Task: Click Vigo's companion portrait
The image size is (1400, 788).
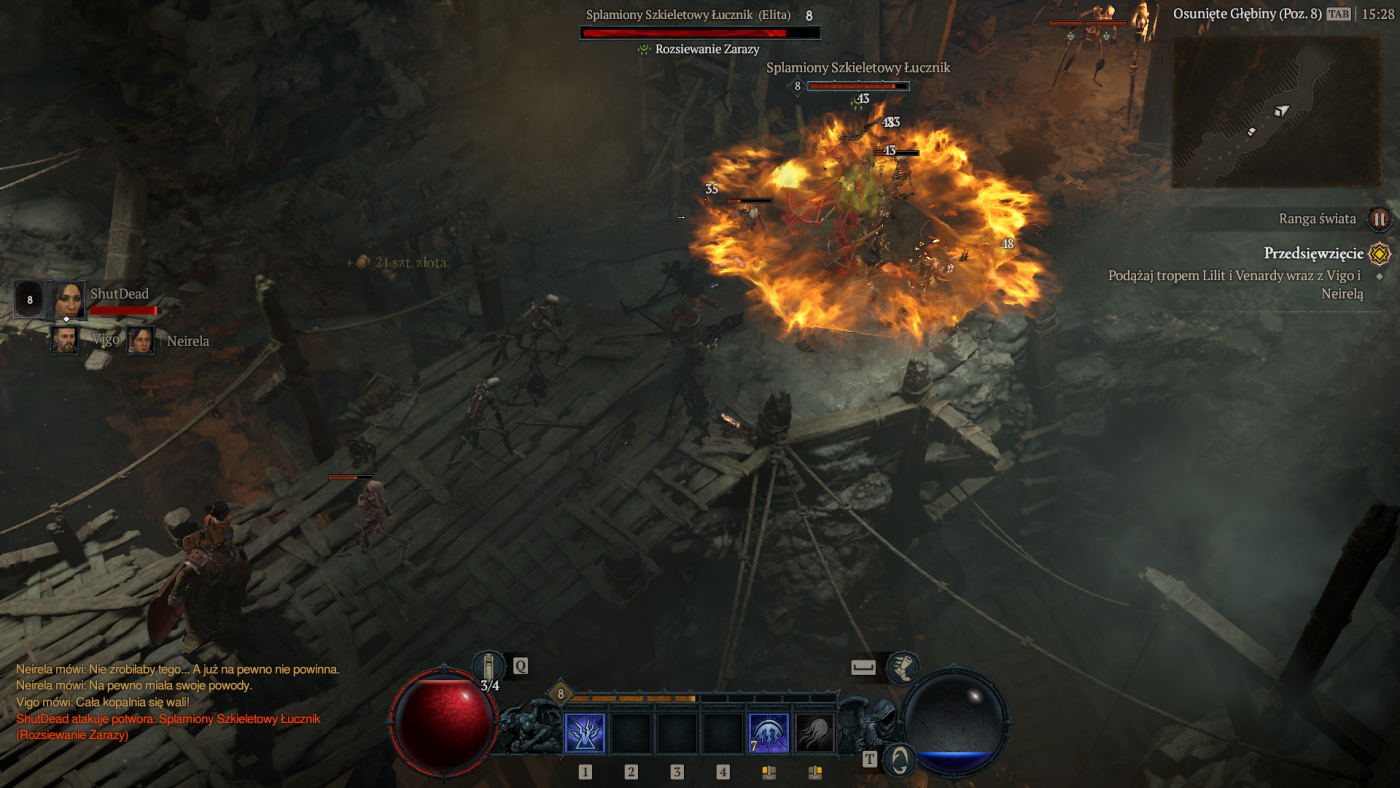Action: coord(65,340)
